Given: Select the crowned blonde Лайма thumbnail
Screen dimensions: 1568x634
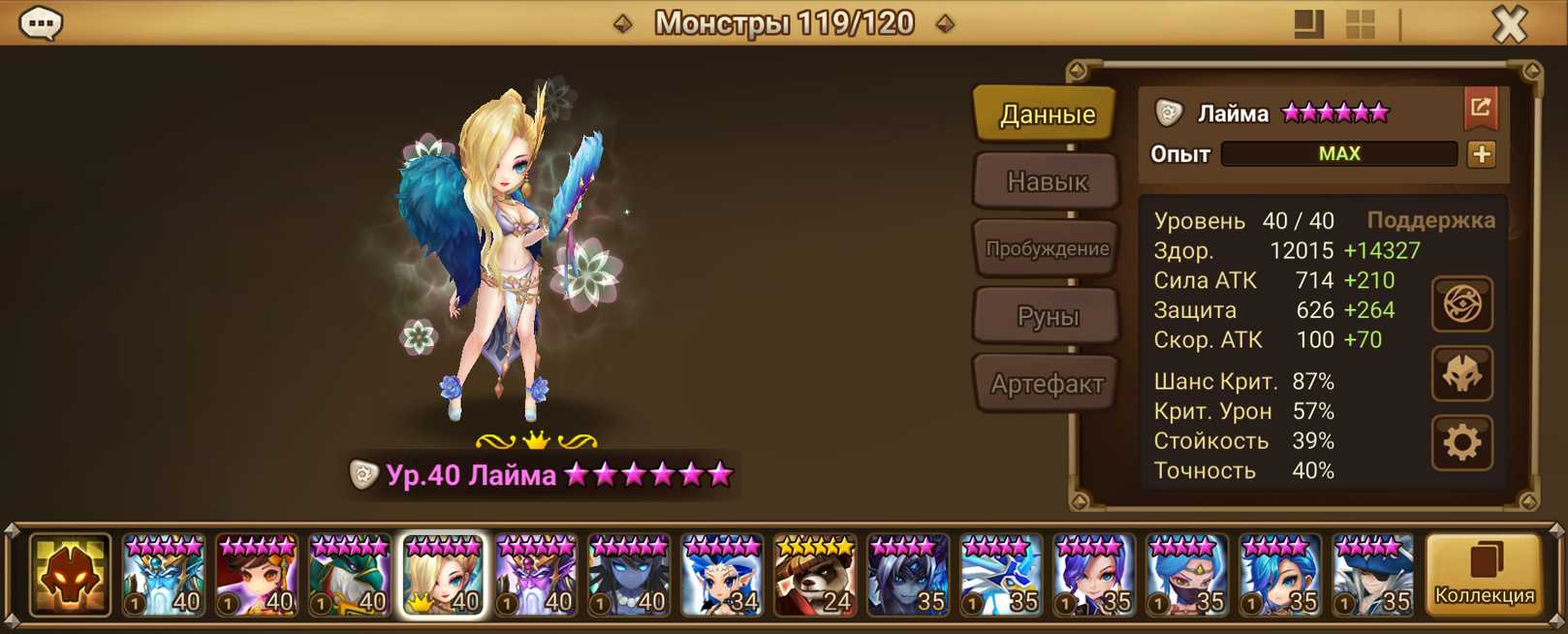Looking at the screenshot, I should [x=443, y=576].
